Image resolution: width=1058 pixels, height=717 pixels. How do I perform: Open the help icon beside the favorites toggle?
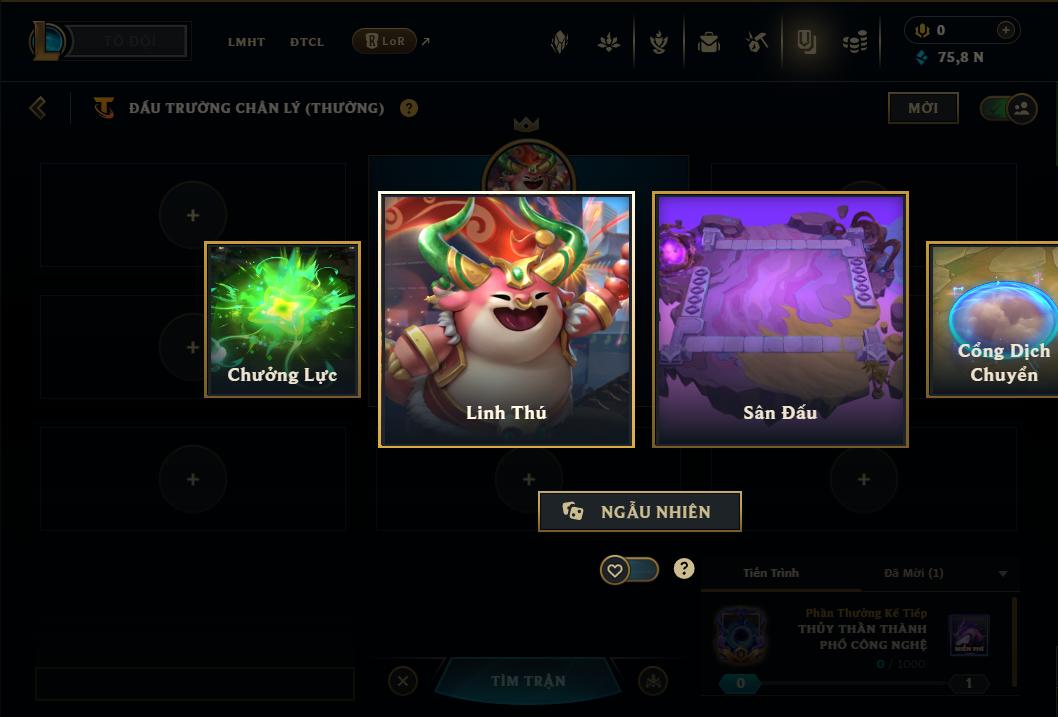[x=684, y=569]
